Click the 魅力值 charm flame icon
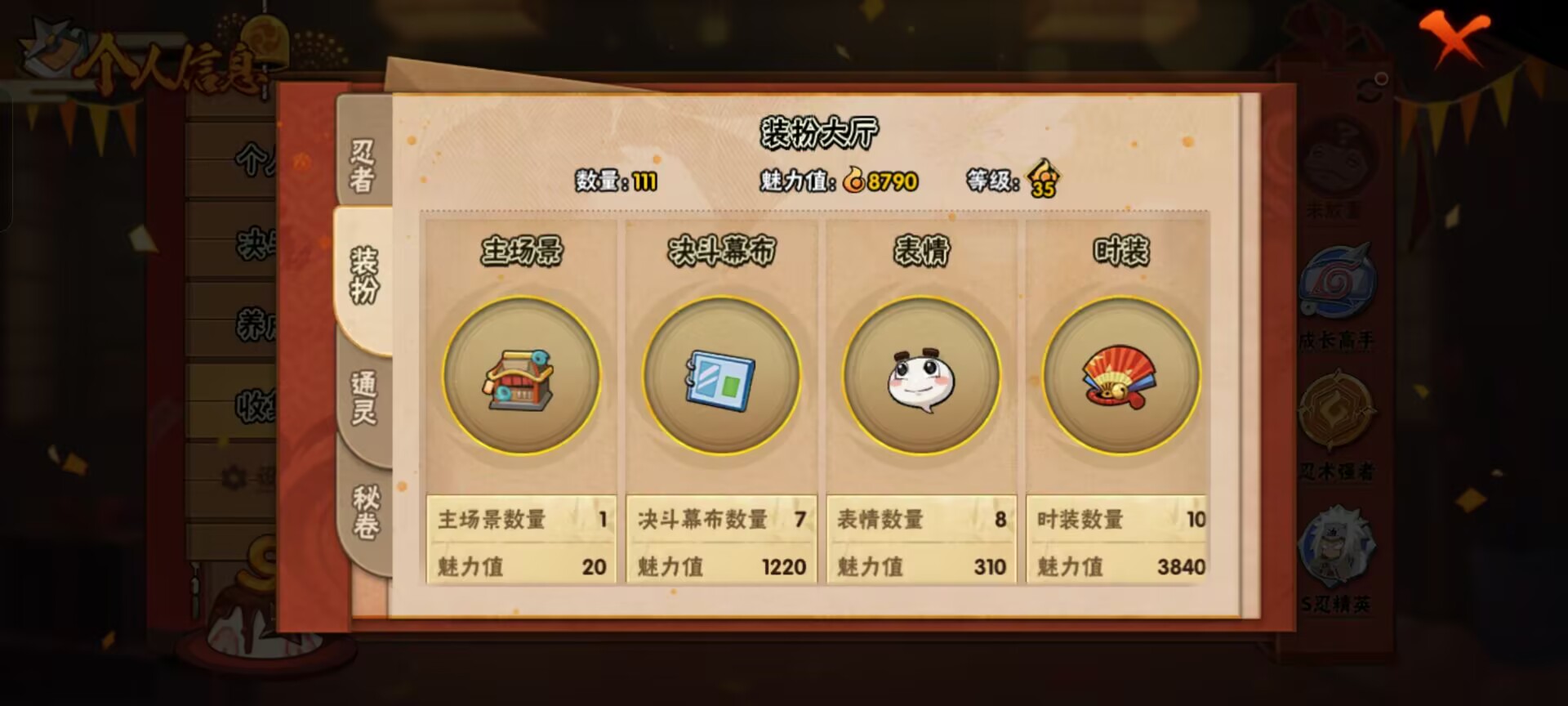1568x706 pixels. tap(854, 181)
